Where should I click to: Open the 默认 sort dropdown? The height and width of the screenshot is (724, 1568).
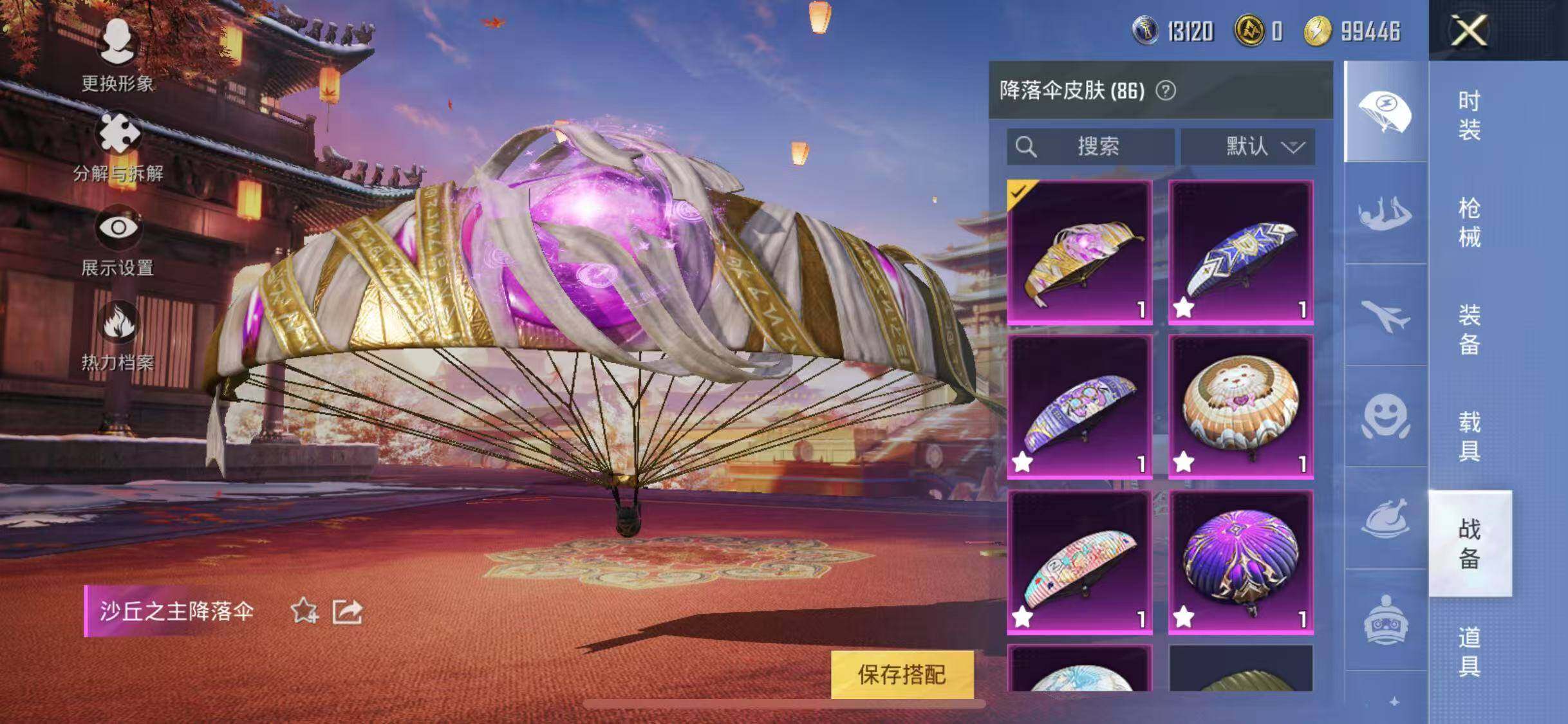1247,147
